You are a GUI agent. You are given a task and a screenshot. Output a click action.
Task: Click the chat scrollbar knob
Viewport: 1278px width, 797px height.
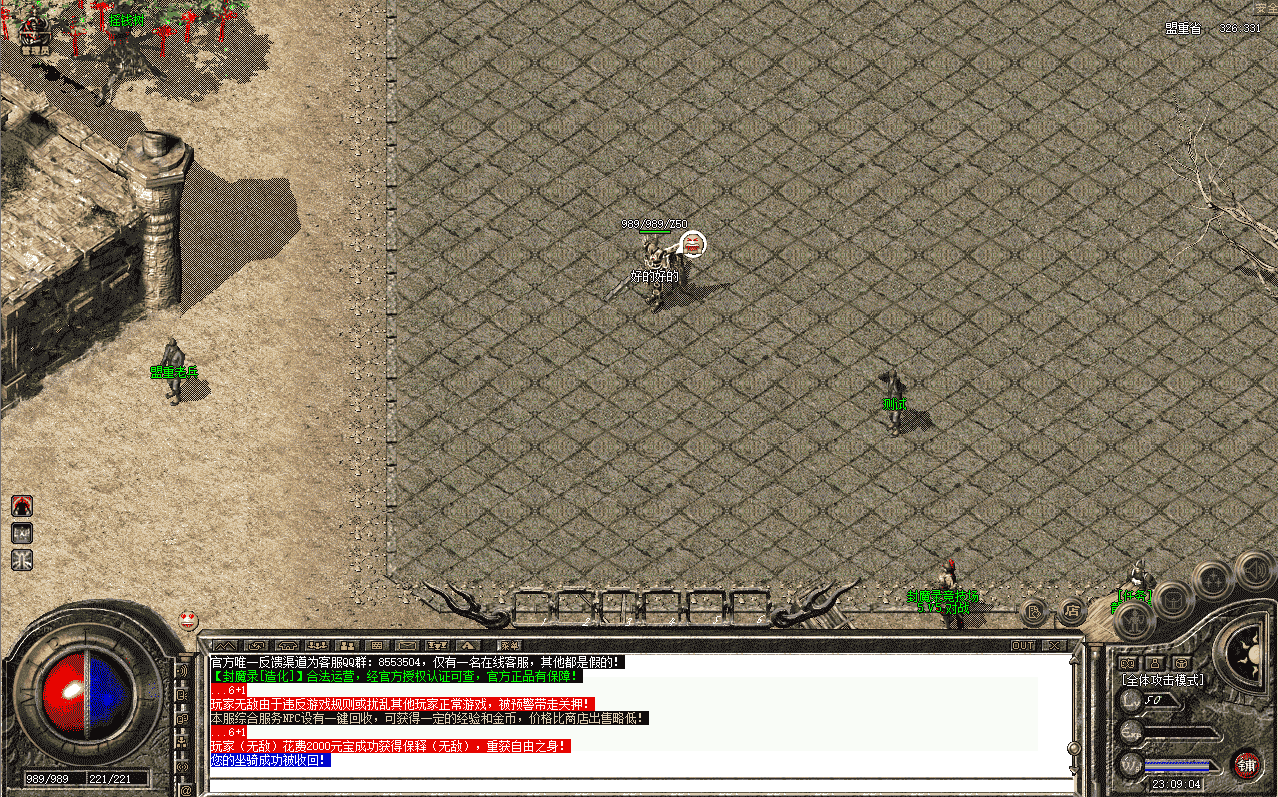tap(1073, 748)
